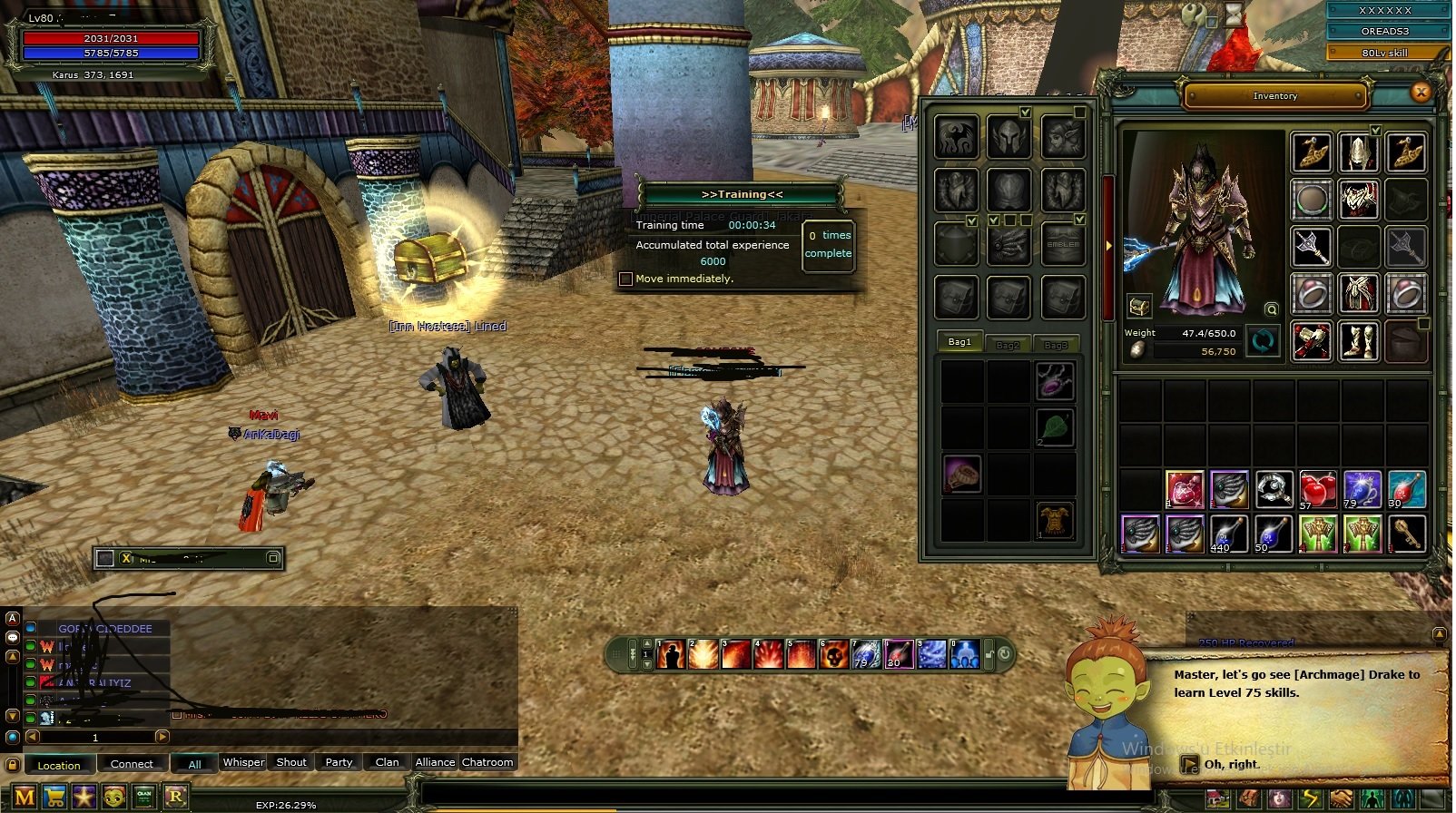Open the in-game shop cart icon
The image size is (1456, 813).
(x=53, y=797)
